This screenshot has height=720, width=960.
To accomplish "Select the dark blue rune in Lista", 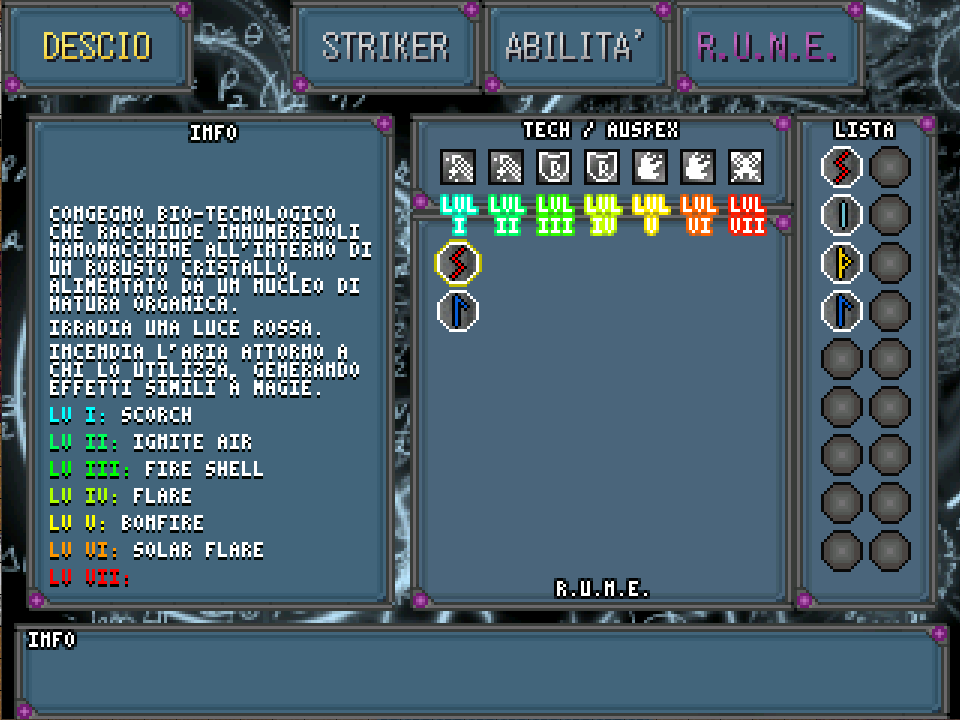I will click(842, 310).
